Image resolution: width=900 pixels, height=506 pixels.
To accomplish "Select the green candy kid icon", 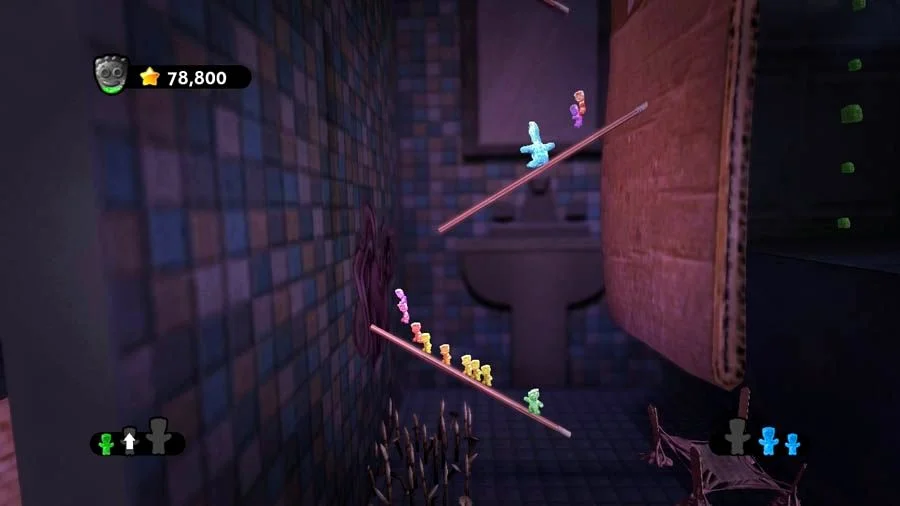I will point(106,443).
